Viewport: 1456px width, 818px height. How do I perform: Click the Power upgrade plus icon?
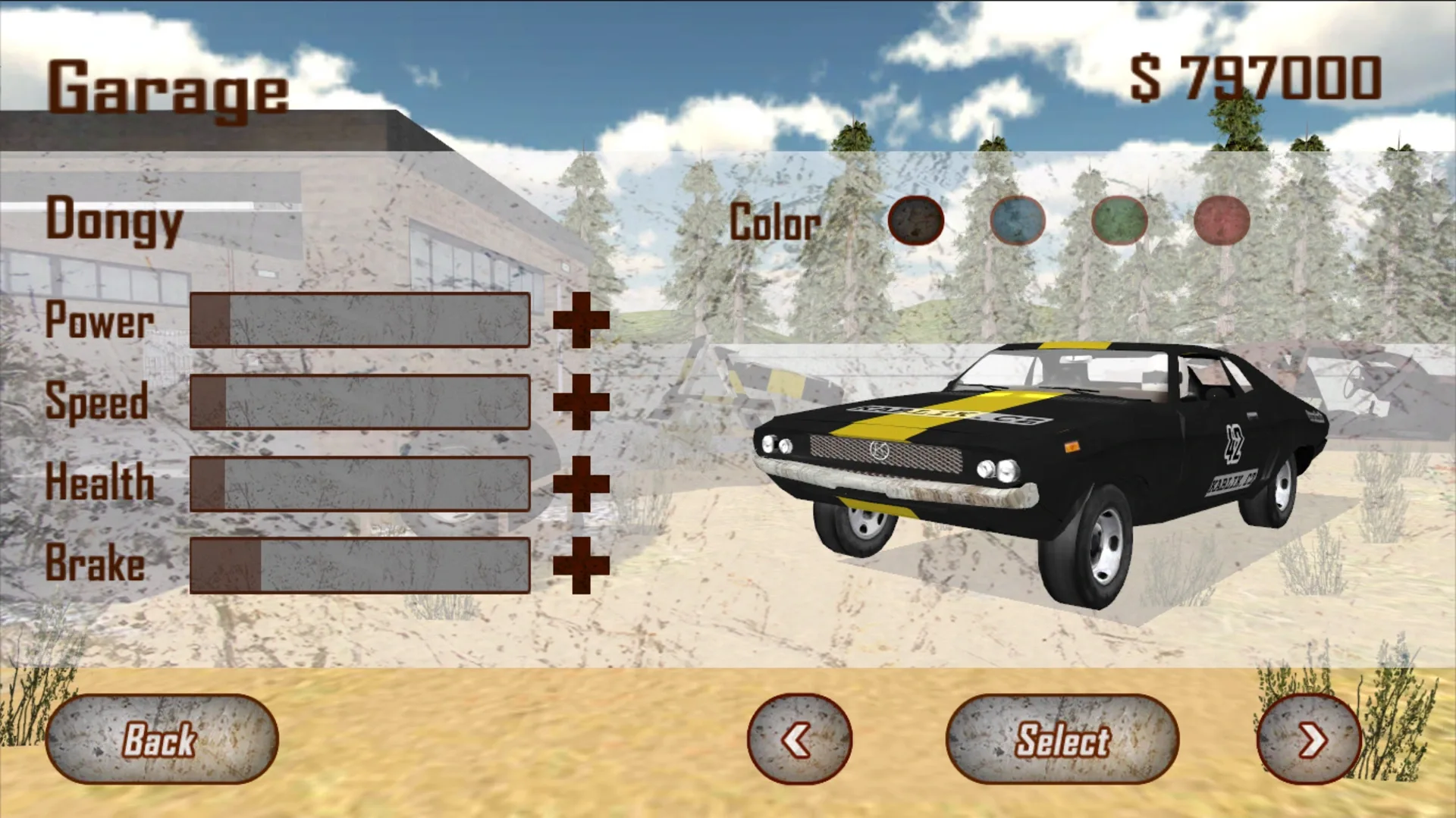coord(582,321)
